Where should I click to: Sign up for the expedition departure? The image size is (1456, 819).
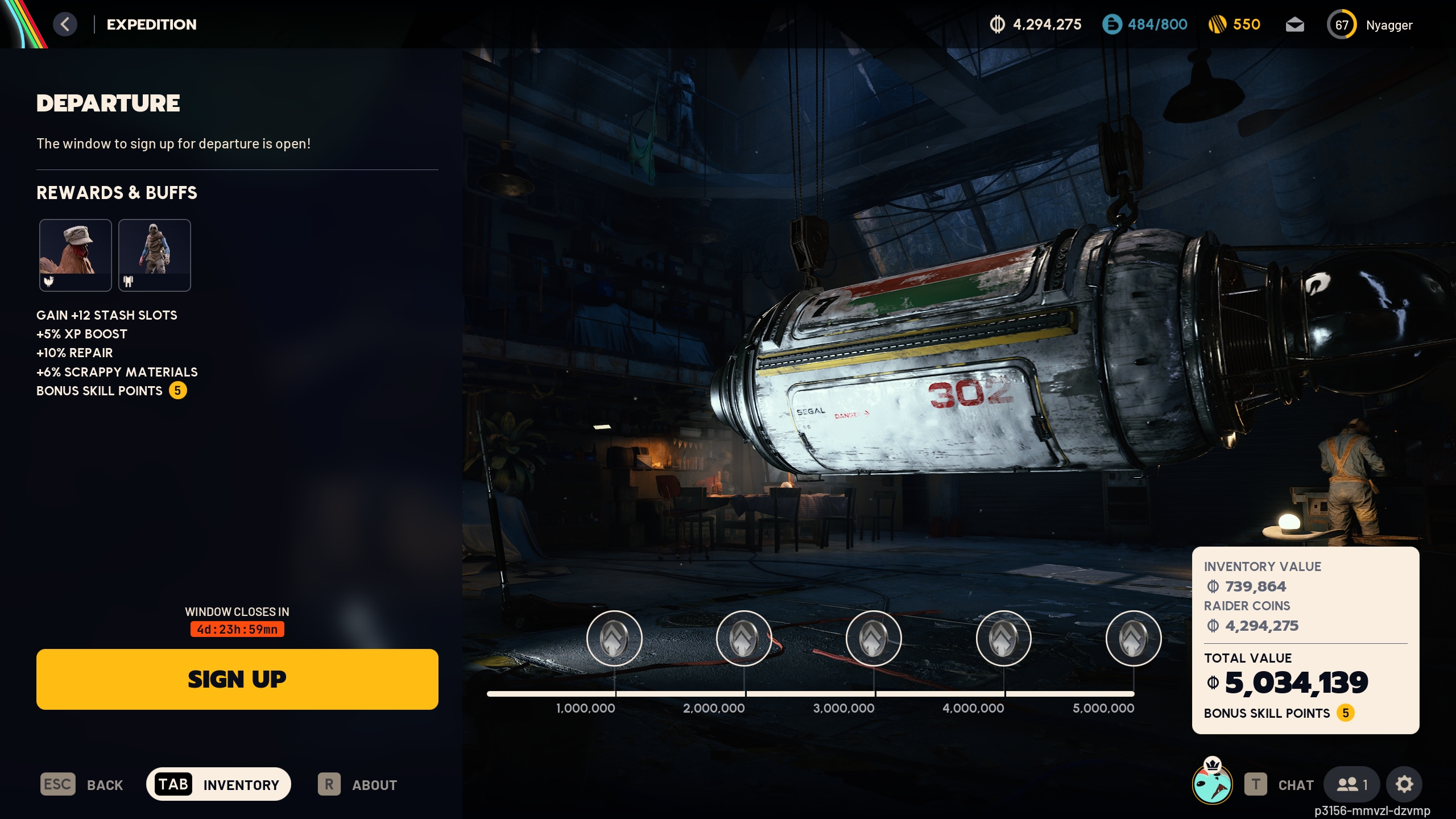(x=237, y=679)
